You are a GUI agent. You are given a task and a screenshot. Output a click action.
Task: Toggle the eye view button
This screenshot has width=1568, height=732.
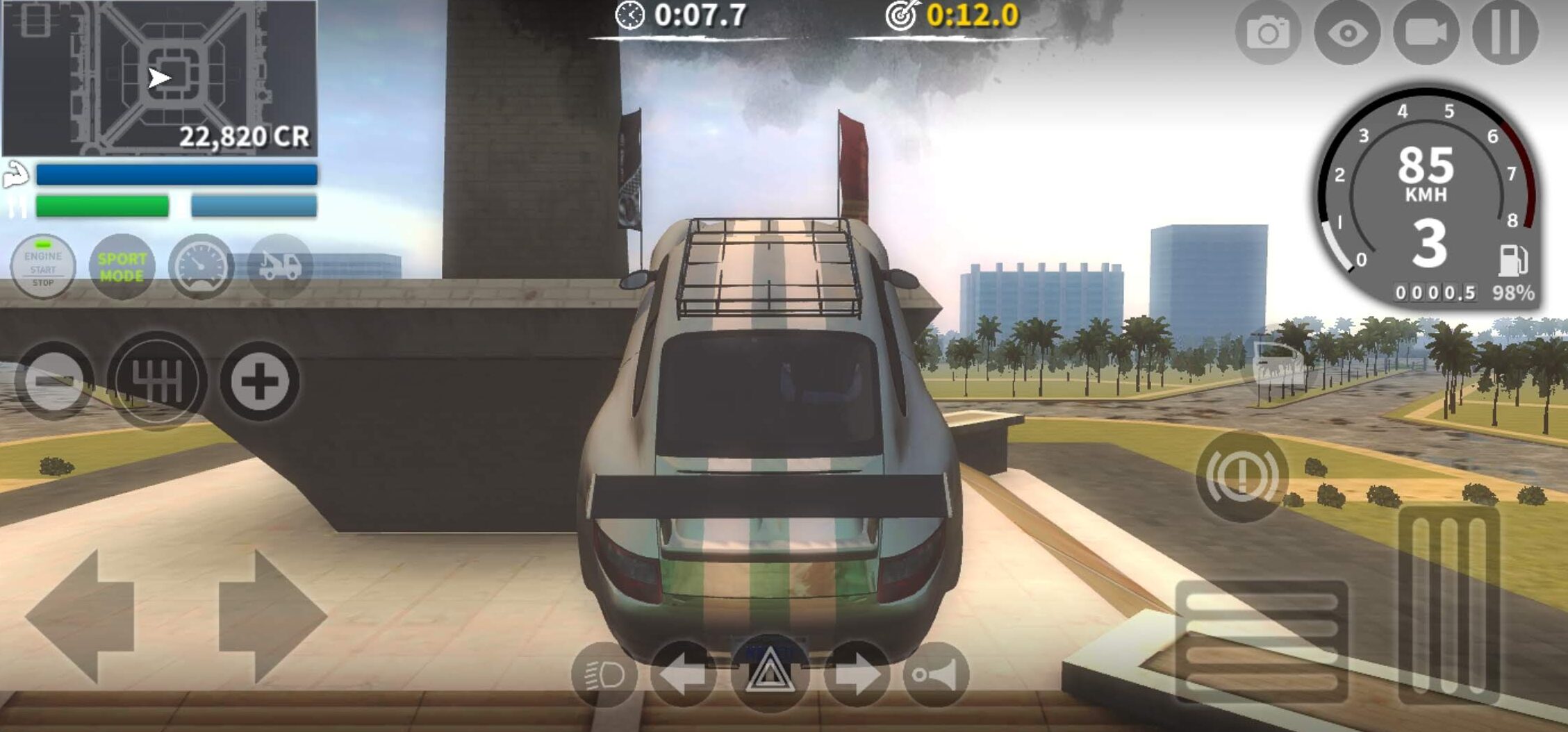tap(1347, 33)
